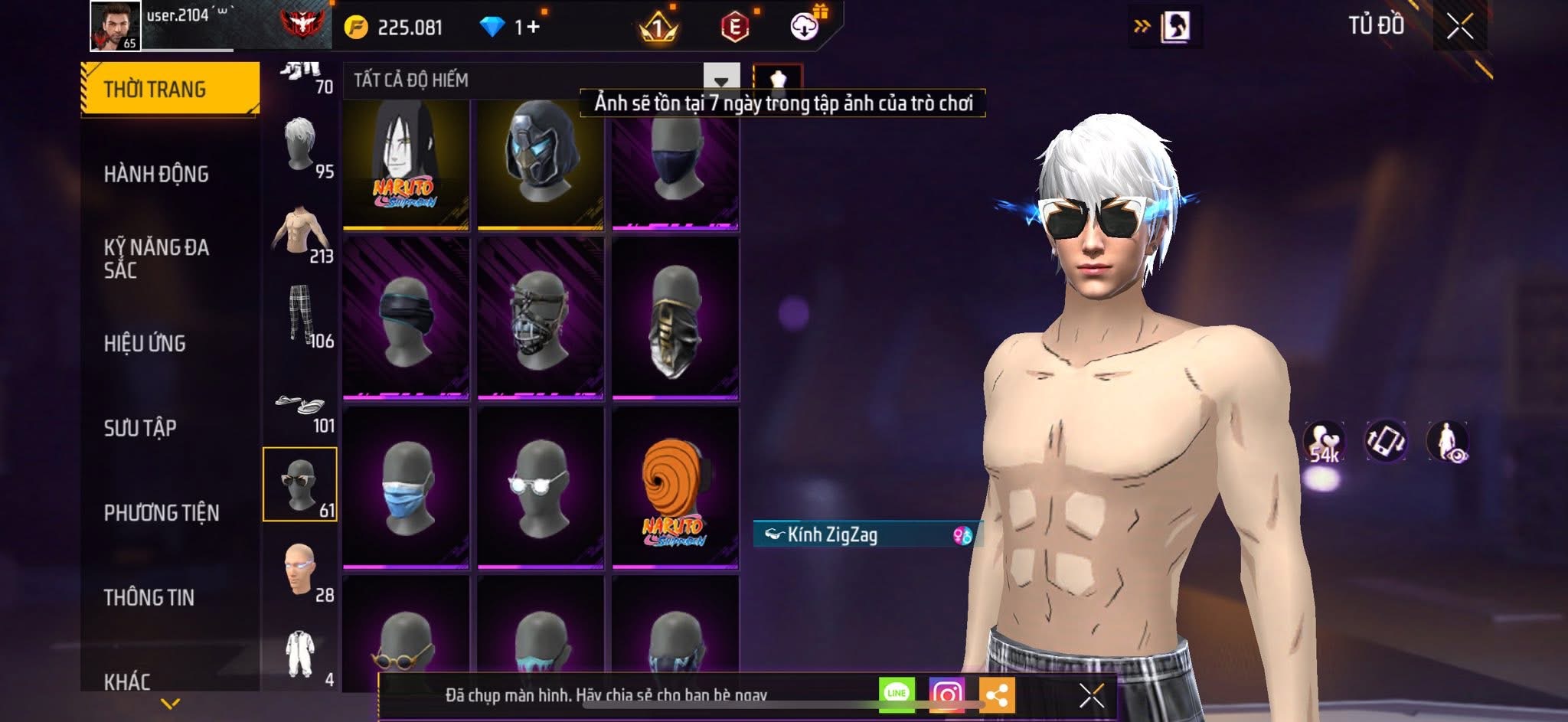This screenshot has height=722, width=1568.
Task: Select the Hiệu Ứng category
Action: (145, 344)
